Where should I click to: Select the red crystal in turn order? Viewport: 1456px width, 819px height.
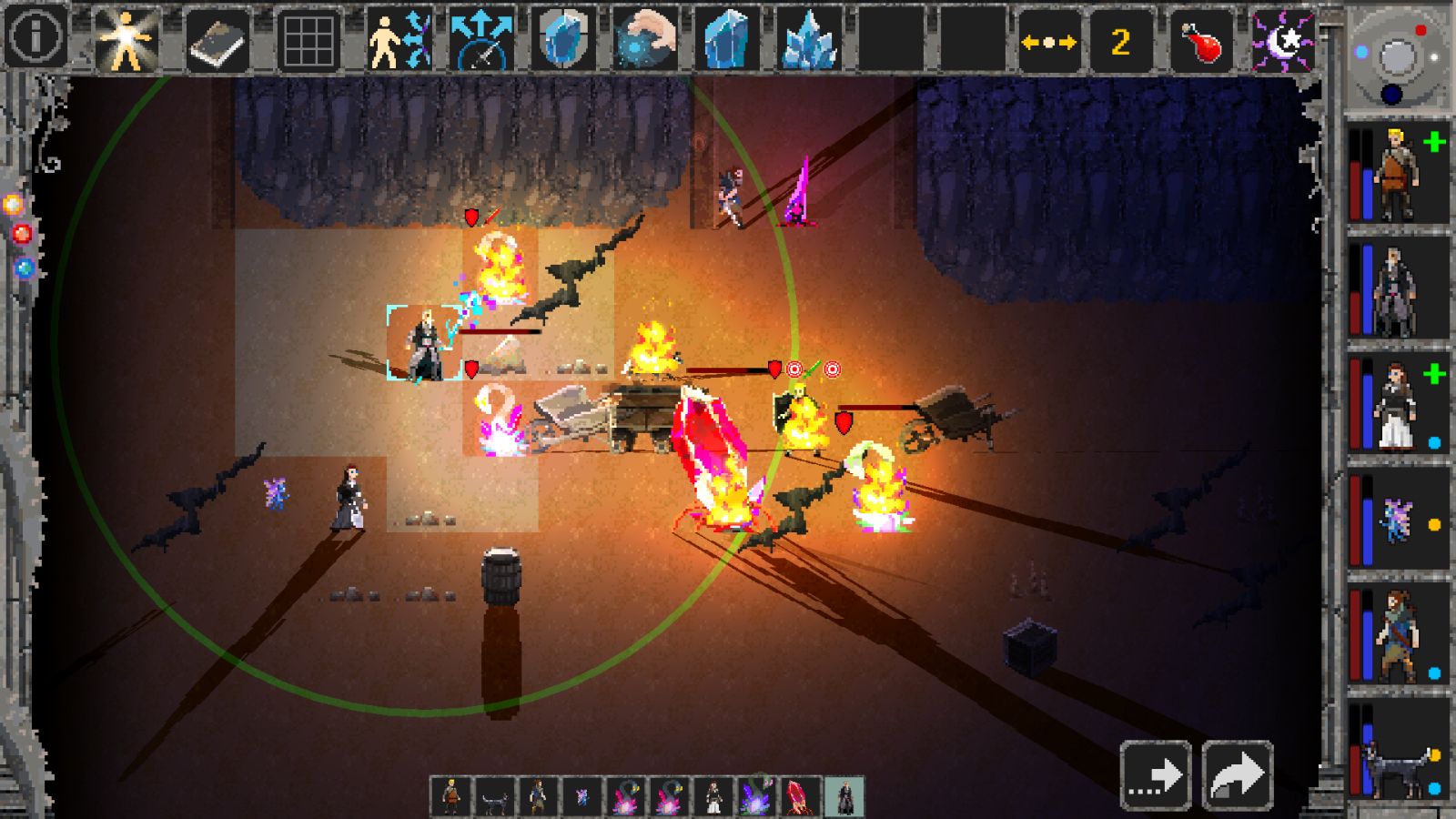801,796
